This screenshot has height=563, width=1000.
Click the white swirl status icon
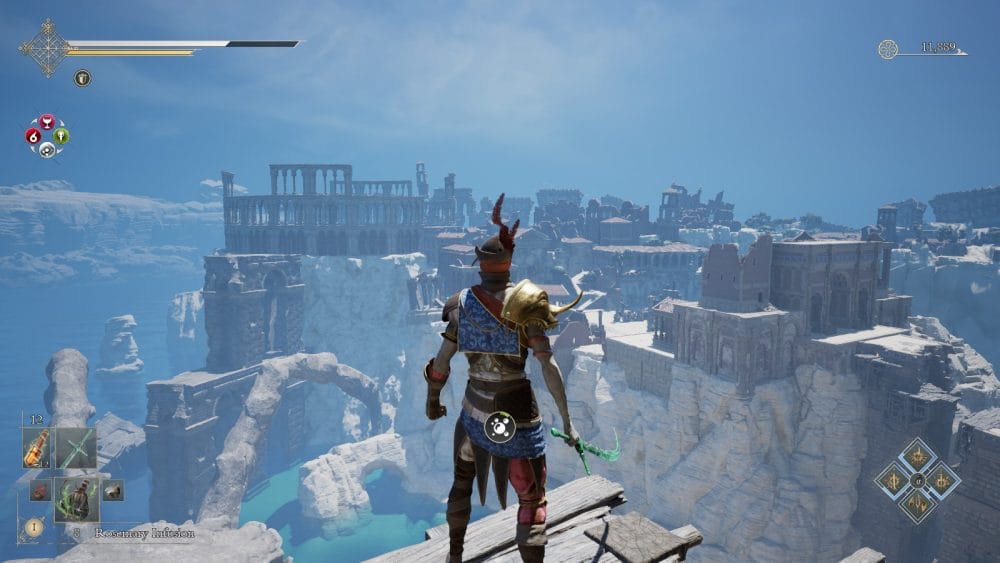point(47,150)
